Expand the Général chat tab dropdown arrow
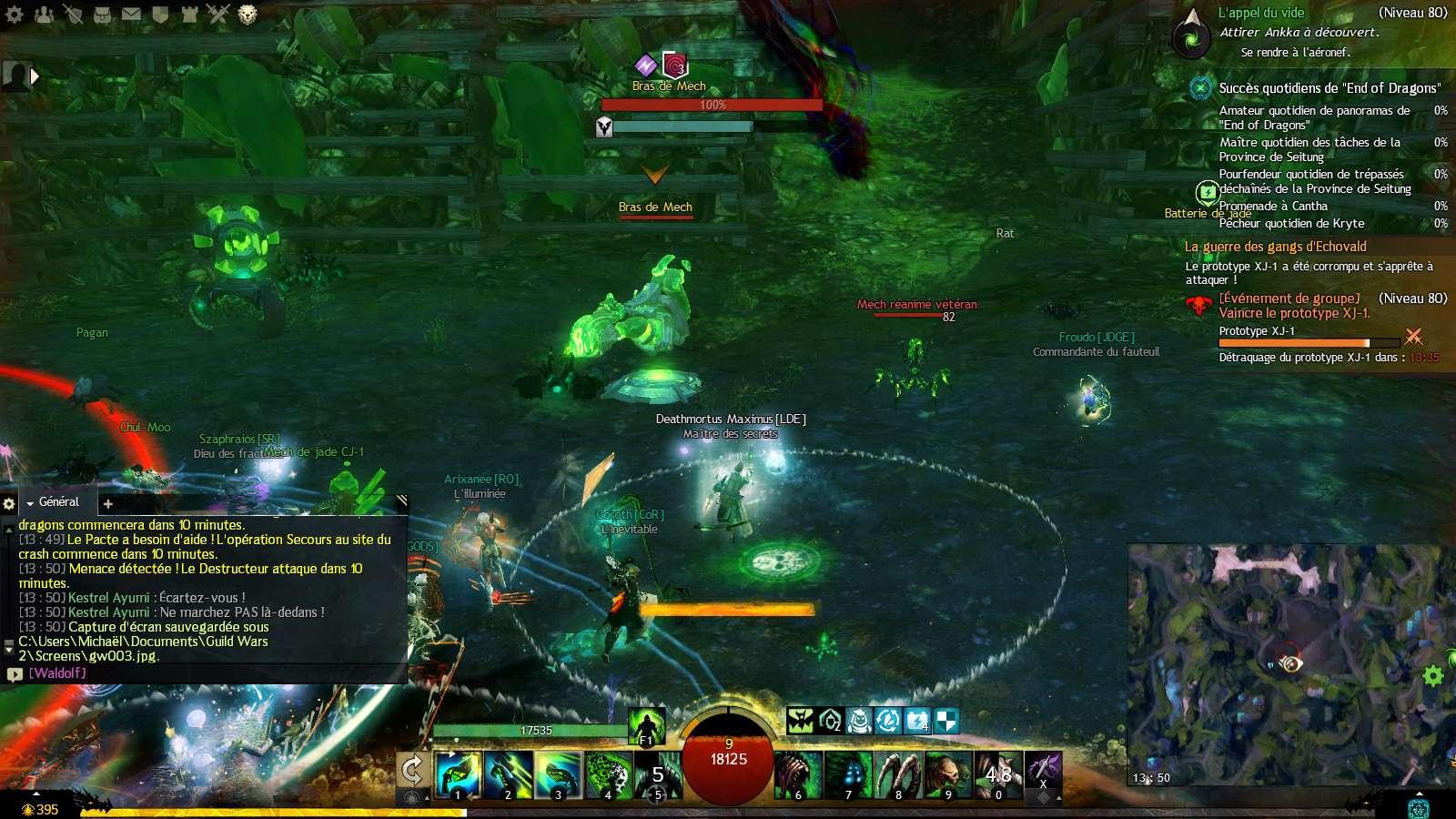This screenshot has width=1456, height=819. click(x=31, y=503)
